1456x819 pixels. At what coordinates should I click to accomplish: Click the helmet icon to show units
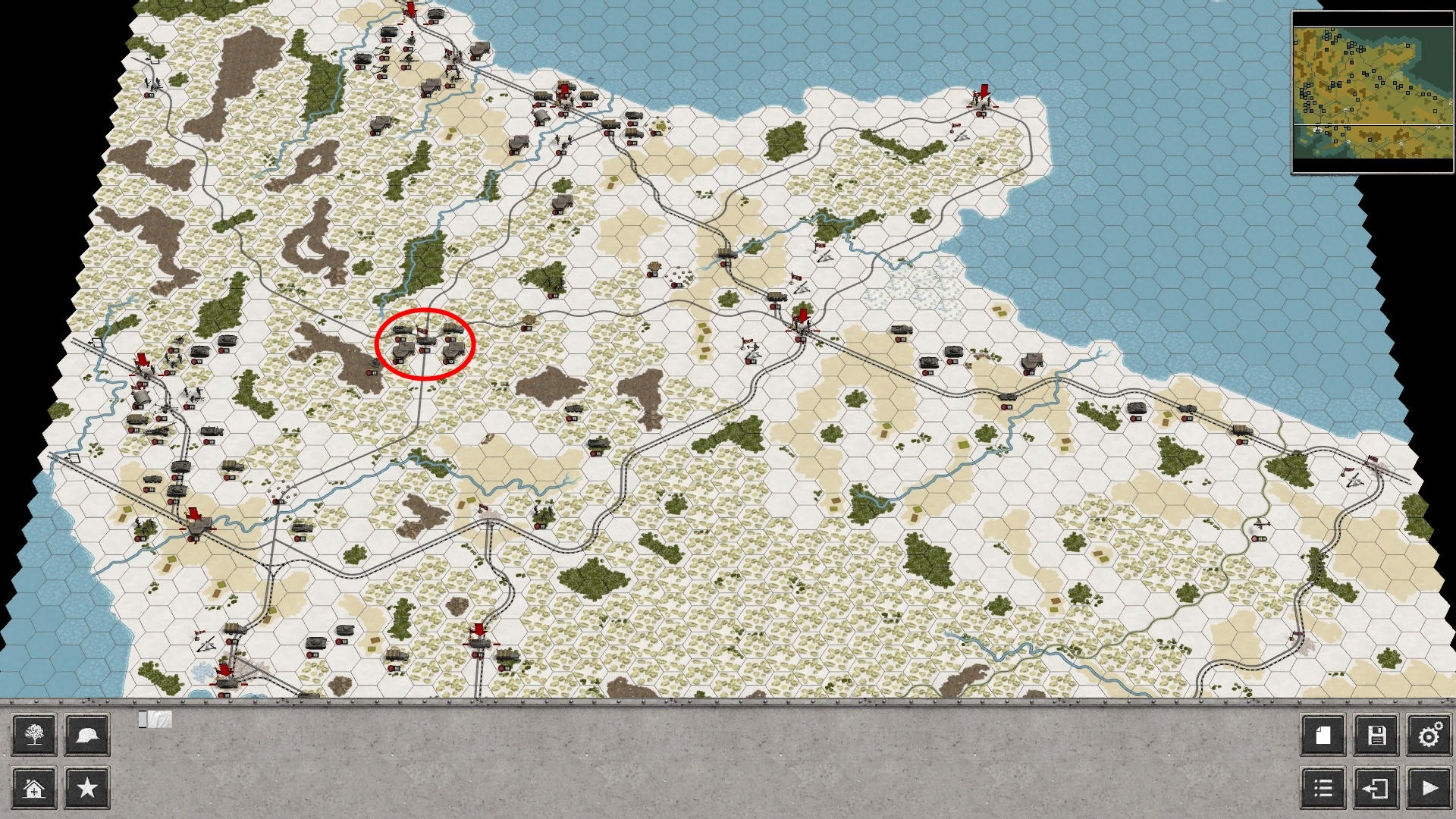coord(86,735)
